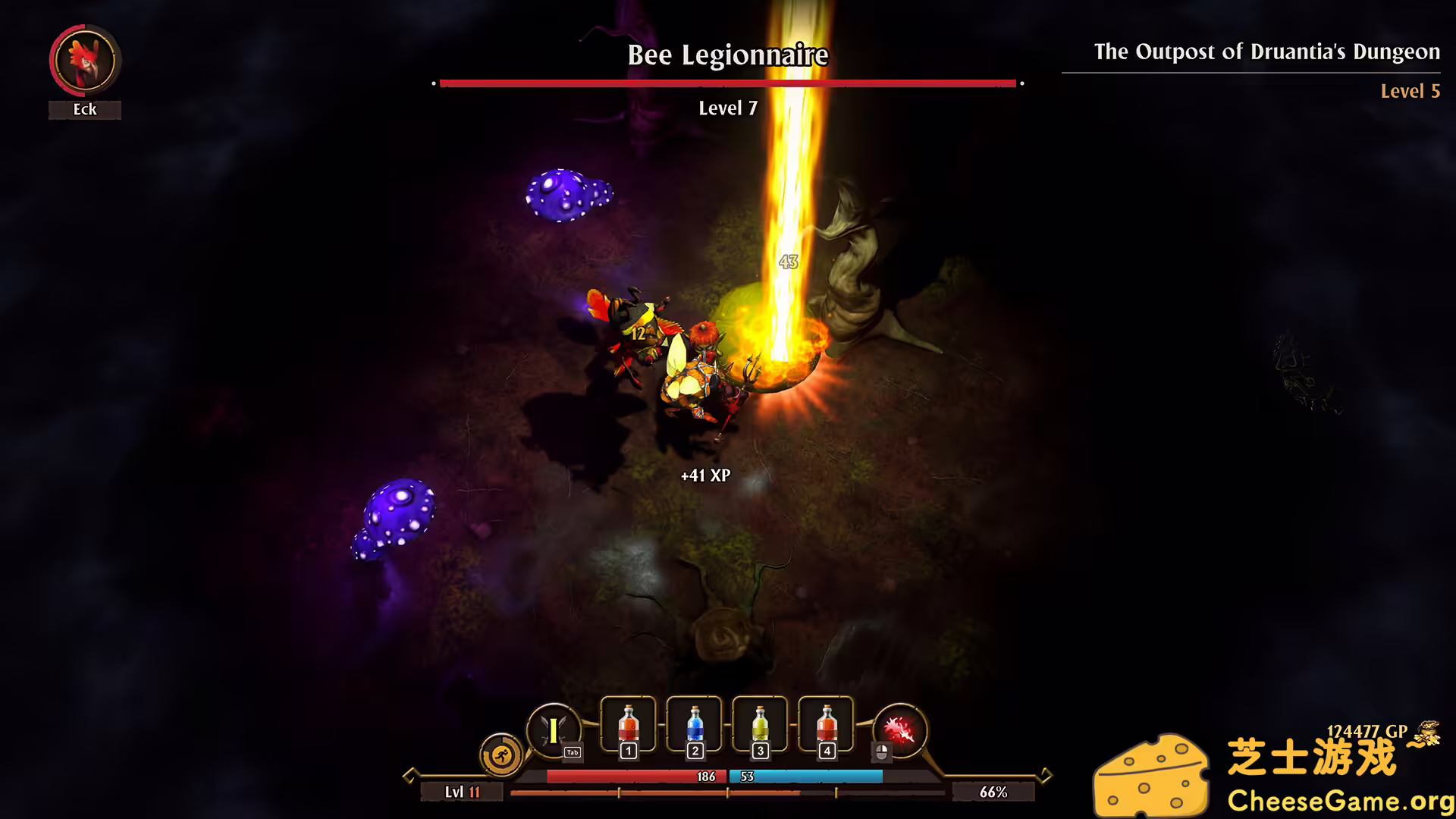Use the yellow potion in slot 3

click(760, 725)
